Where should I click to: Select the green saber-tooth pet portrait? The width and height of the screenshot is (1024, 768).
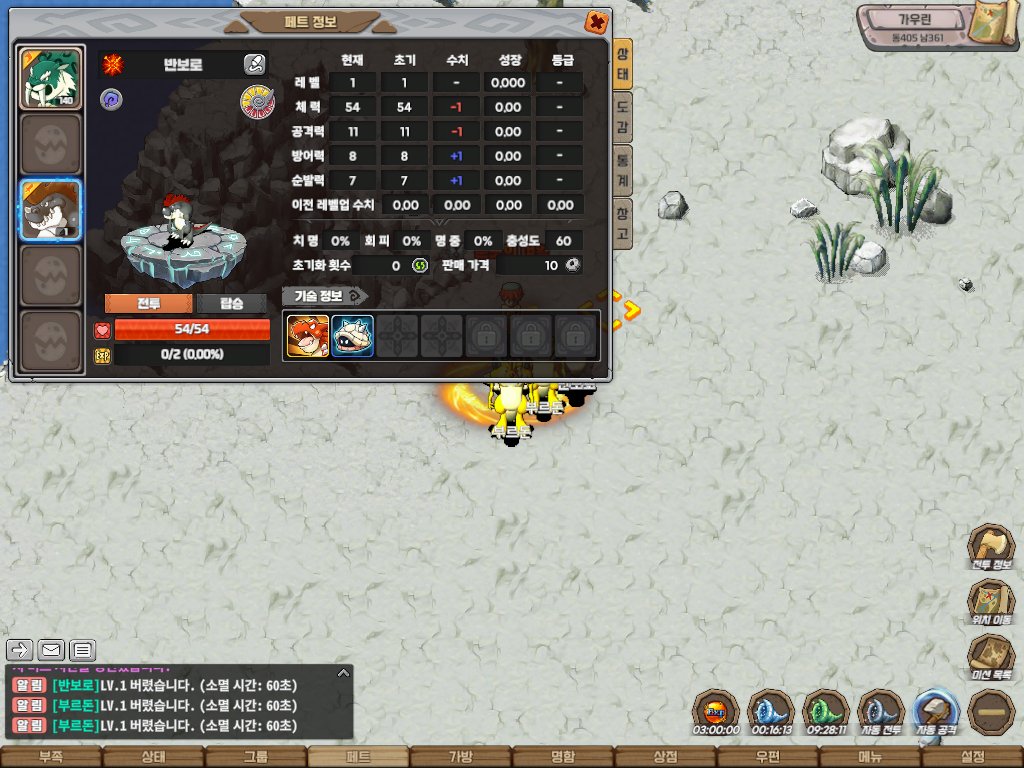(51, 78)
